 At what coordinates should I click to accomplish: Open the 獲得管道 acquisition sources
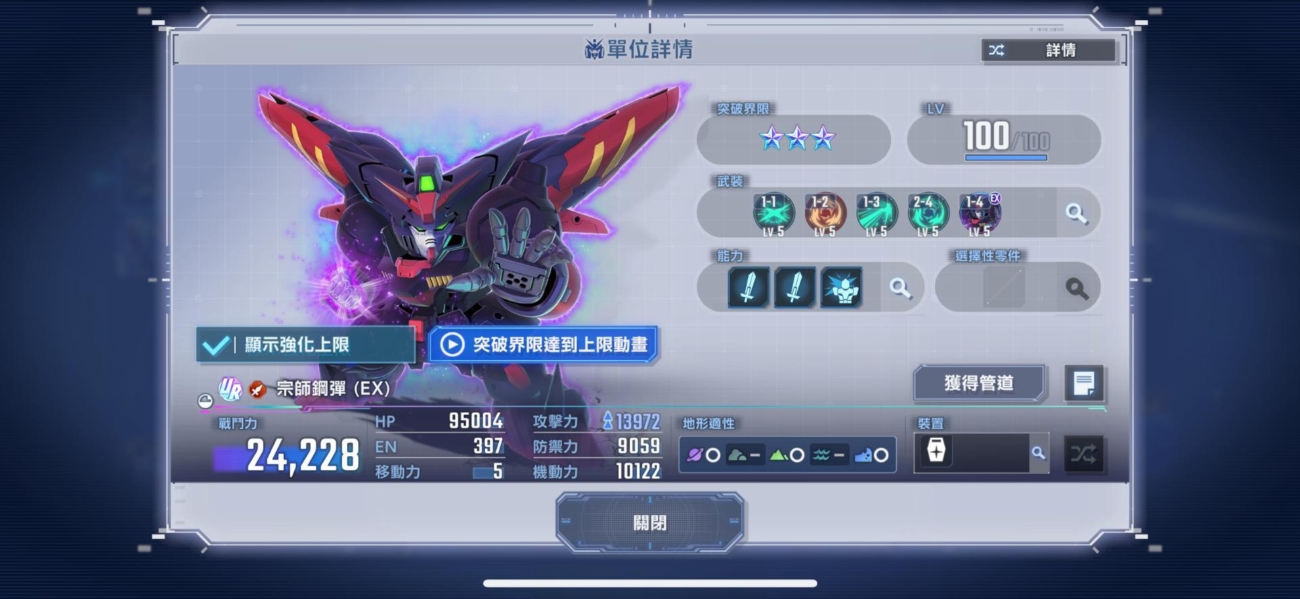(979, 383)
